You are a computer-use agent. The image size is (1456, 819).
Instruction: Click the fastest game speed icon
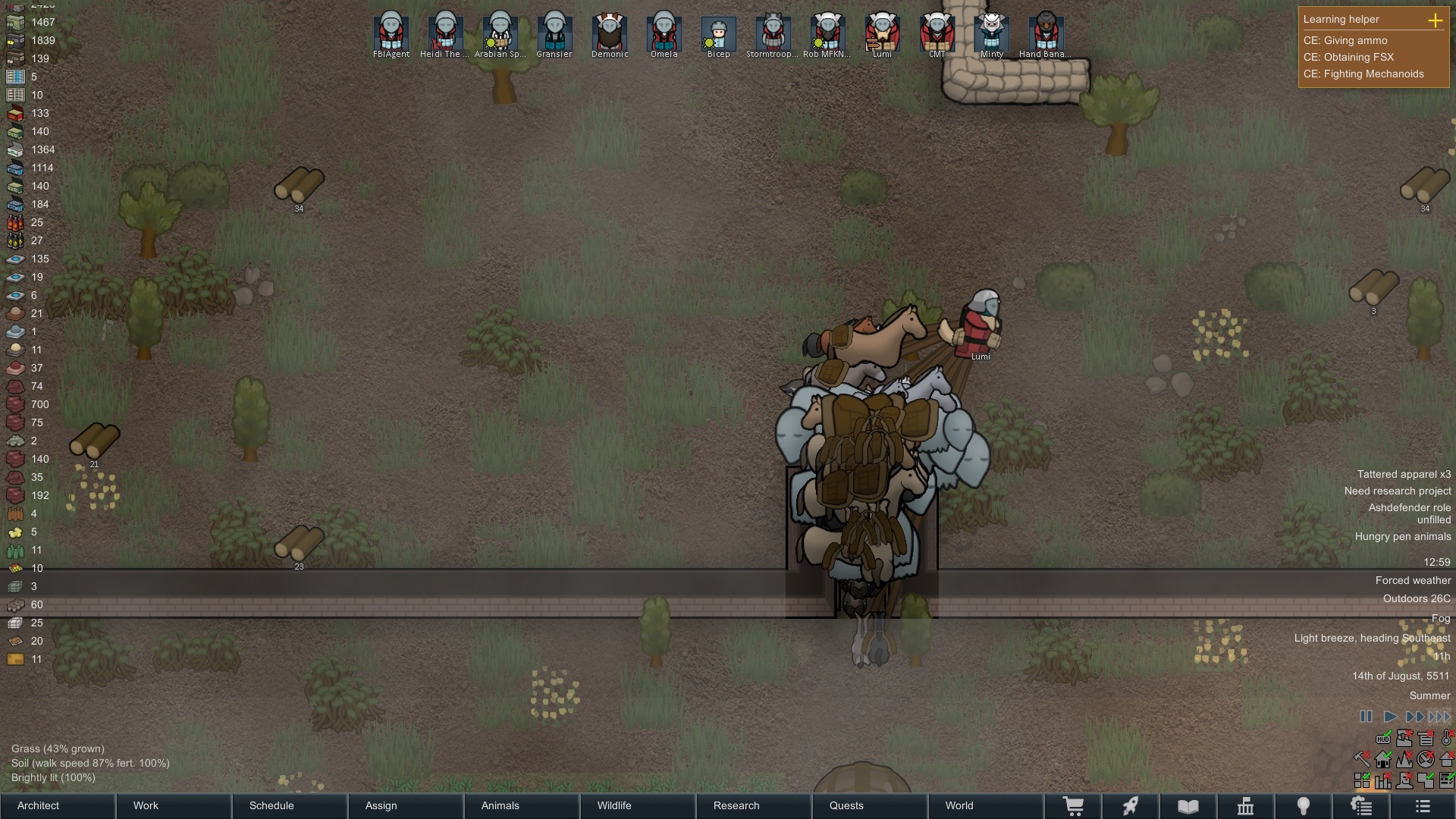click(x=1437, y=715)
